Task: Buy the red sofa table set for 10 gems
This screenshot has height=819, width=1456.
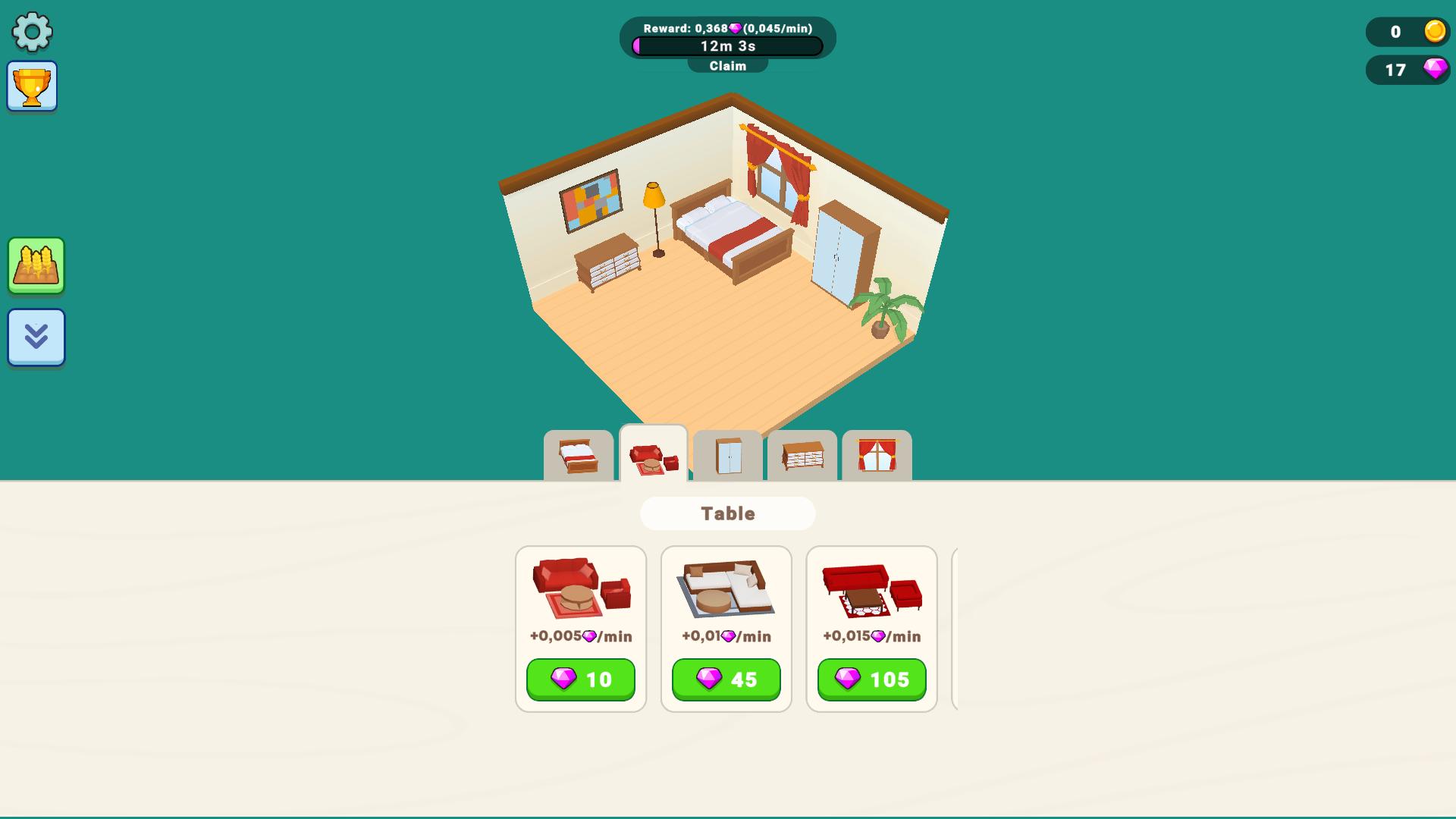Action: point(581,679)
